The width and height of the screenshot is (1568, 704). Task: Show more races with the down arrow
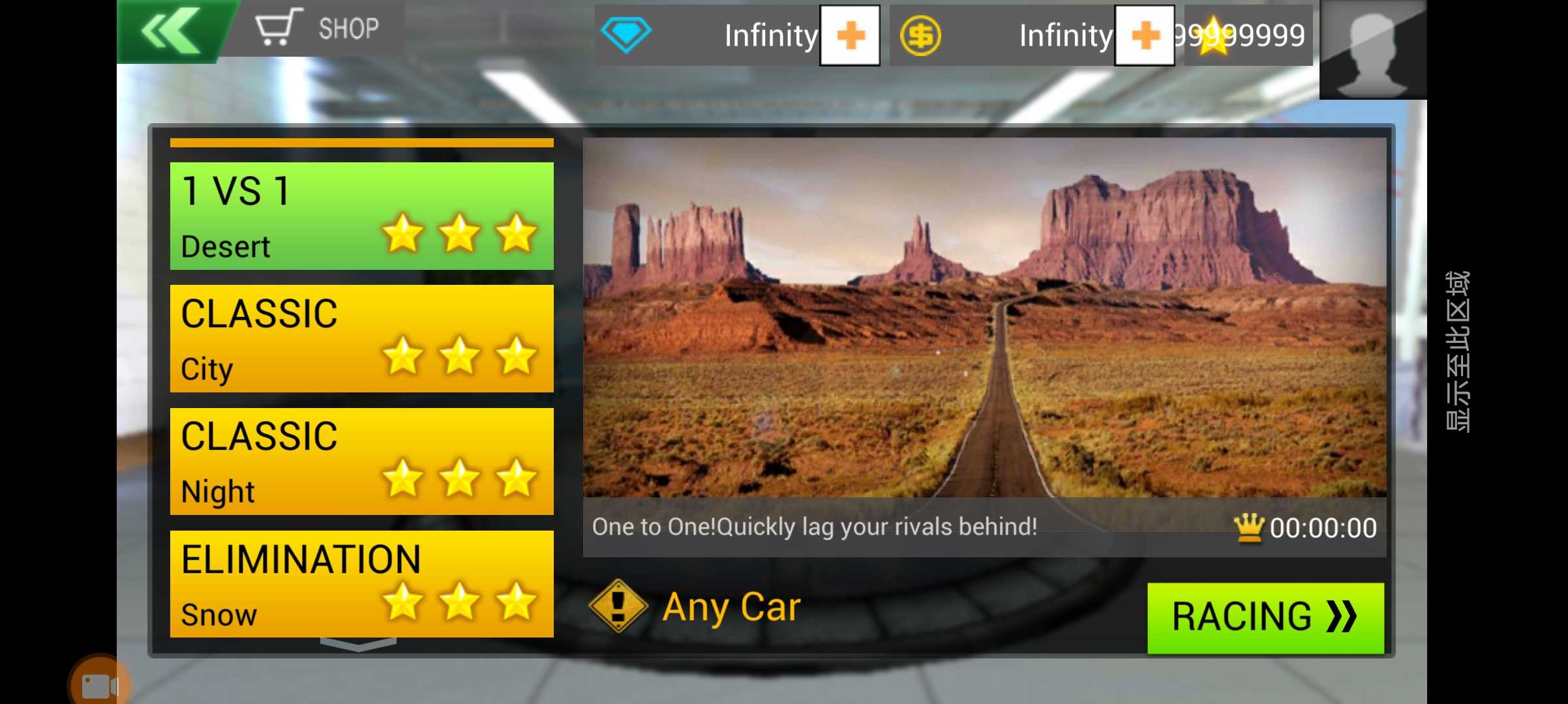358,645
